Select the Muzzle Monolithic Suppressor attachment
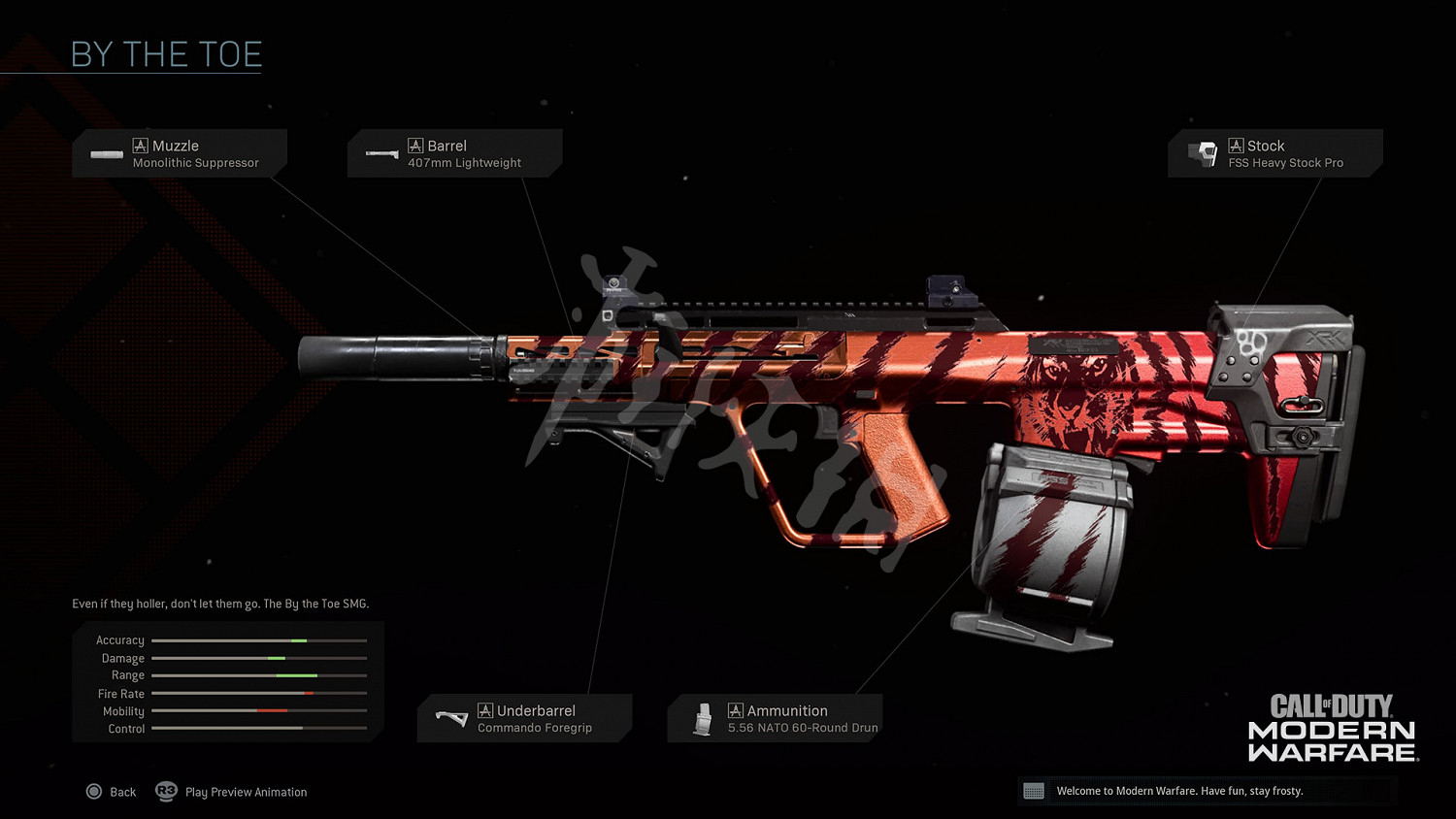 point(180,153)
